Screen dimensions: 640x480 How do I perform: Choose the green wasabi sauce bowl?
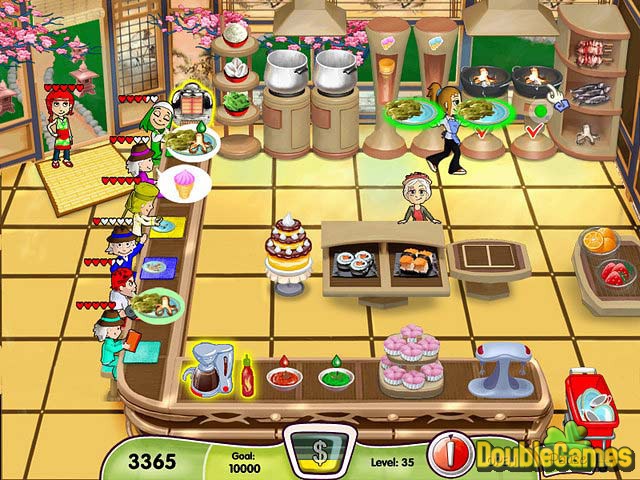point(336,379)
